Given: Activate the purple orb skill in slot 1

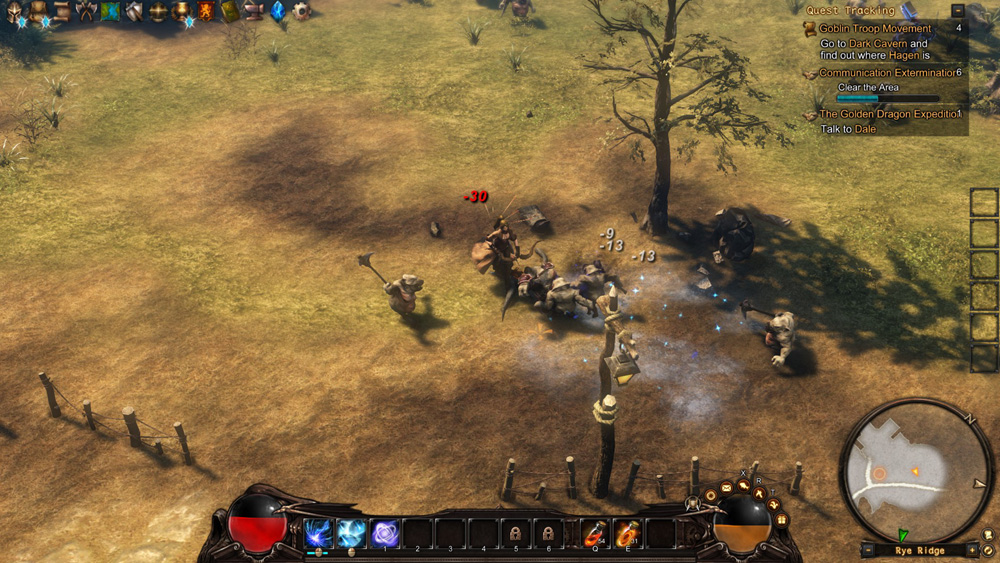Looking at the screenshot, I should point(385,533).
